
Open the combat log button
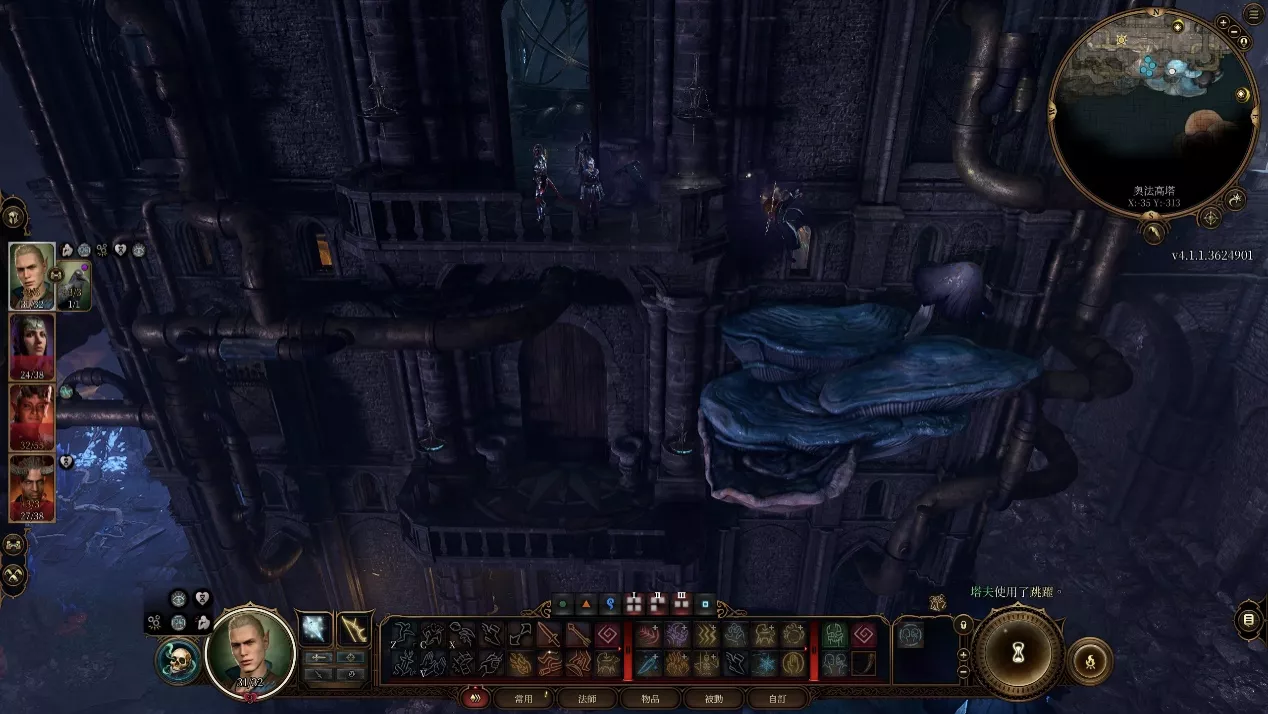coord(1249,621)
